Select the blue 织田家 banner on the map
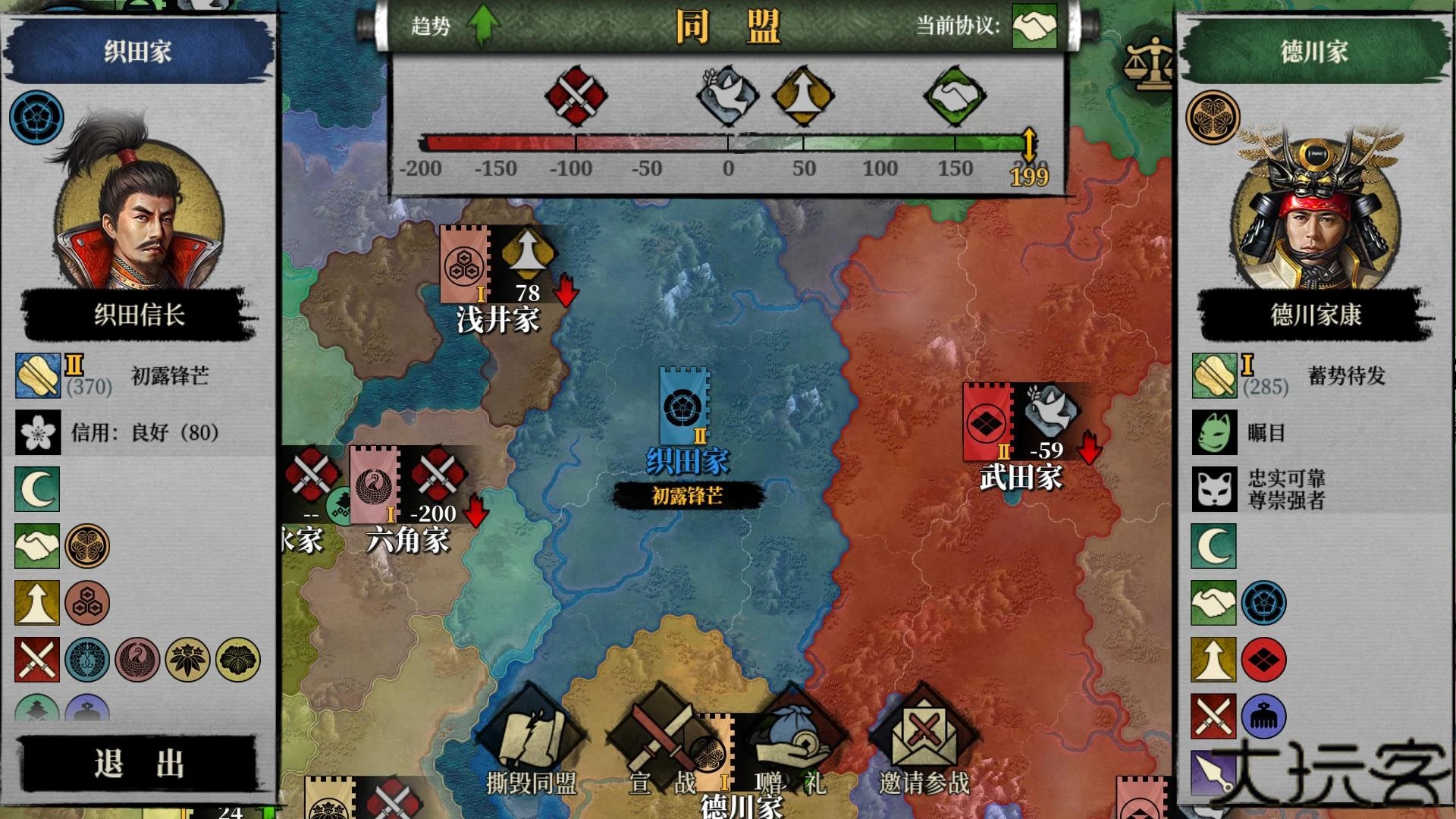 tap(684, 406)
